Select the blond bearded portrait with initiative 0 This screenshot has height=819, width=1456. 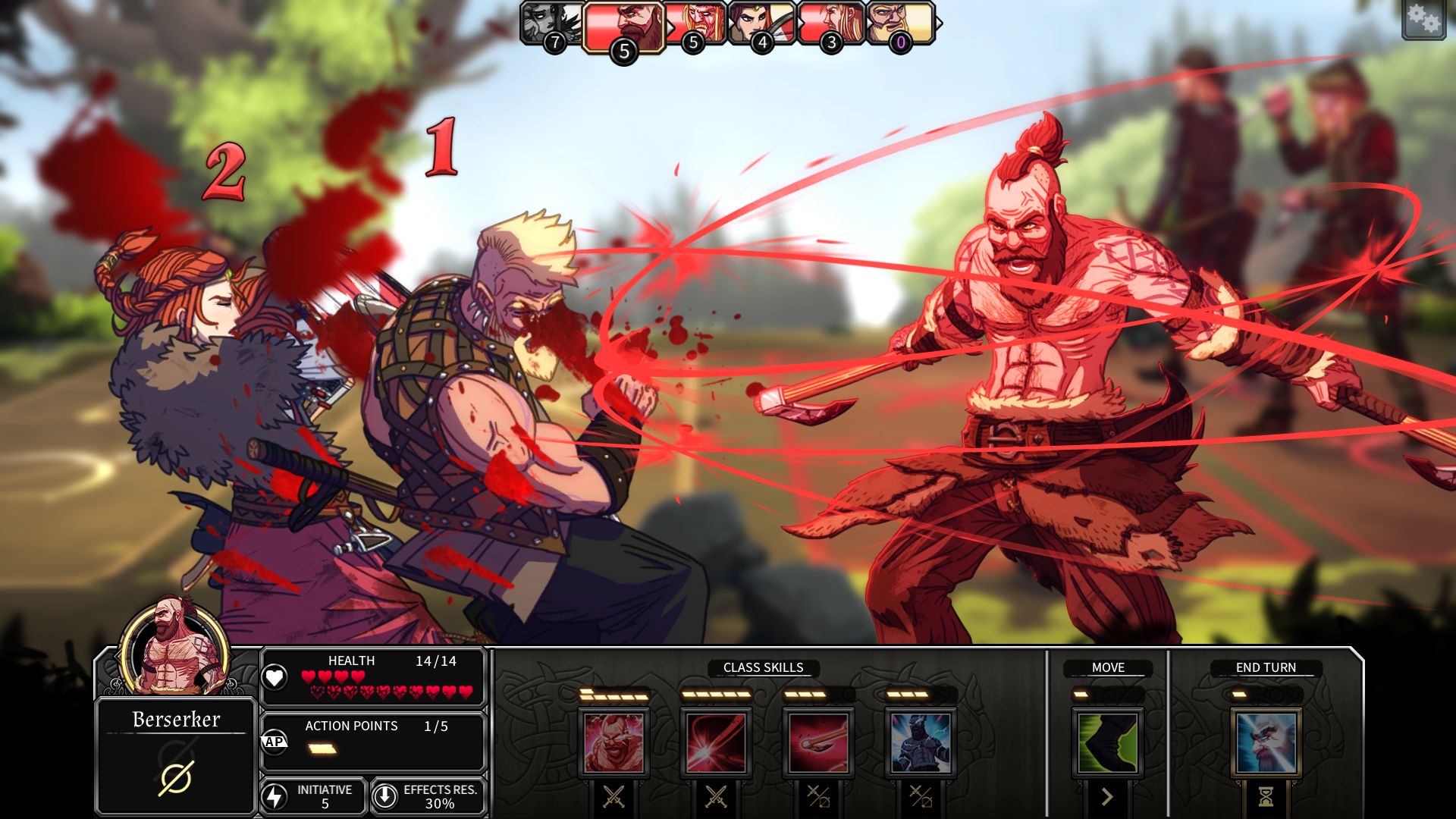tap(900, 23)
